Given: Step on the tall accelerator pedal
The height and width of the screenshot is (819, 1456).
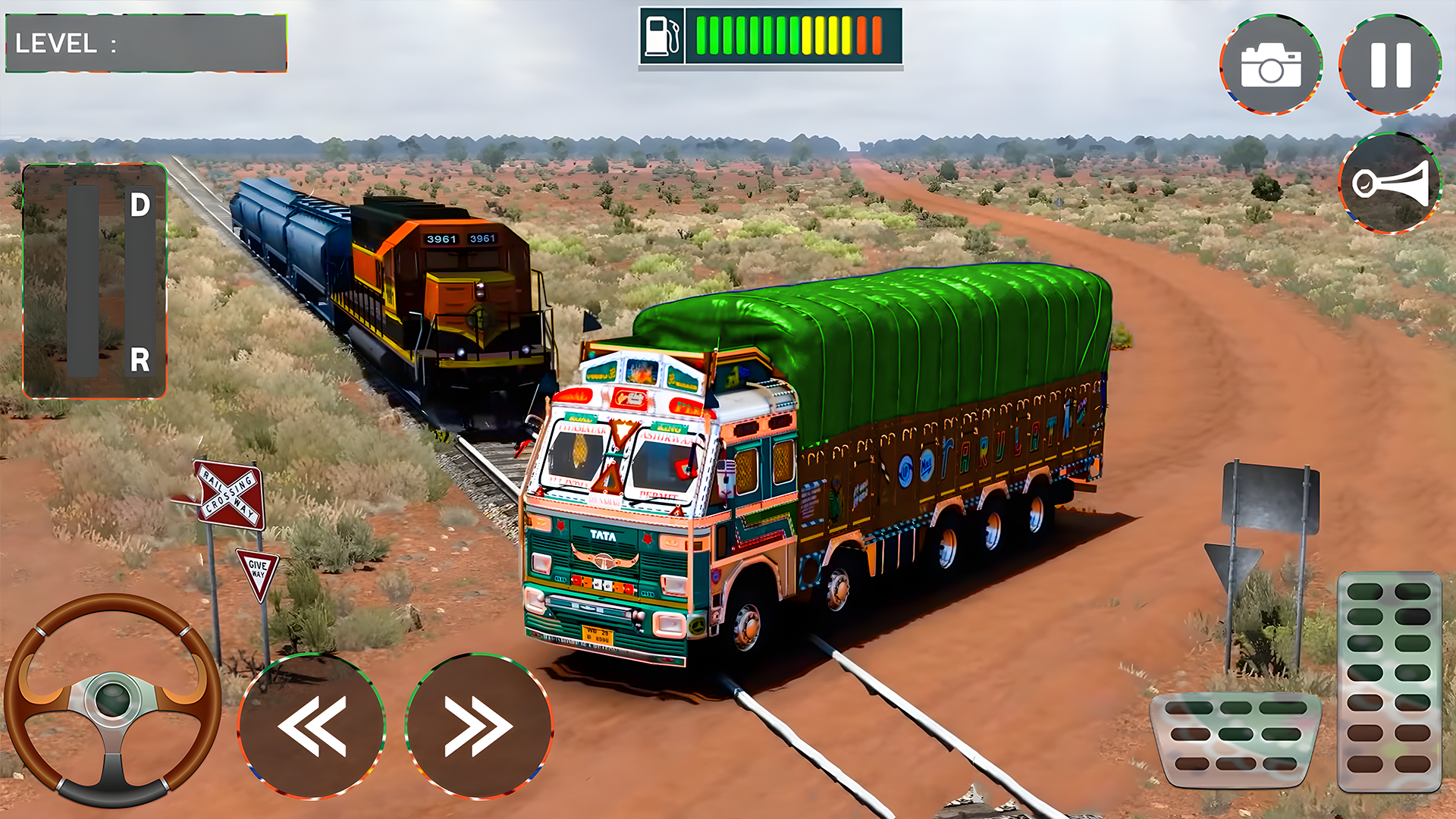Looking at the screenshot, I should coord(1389,681).
